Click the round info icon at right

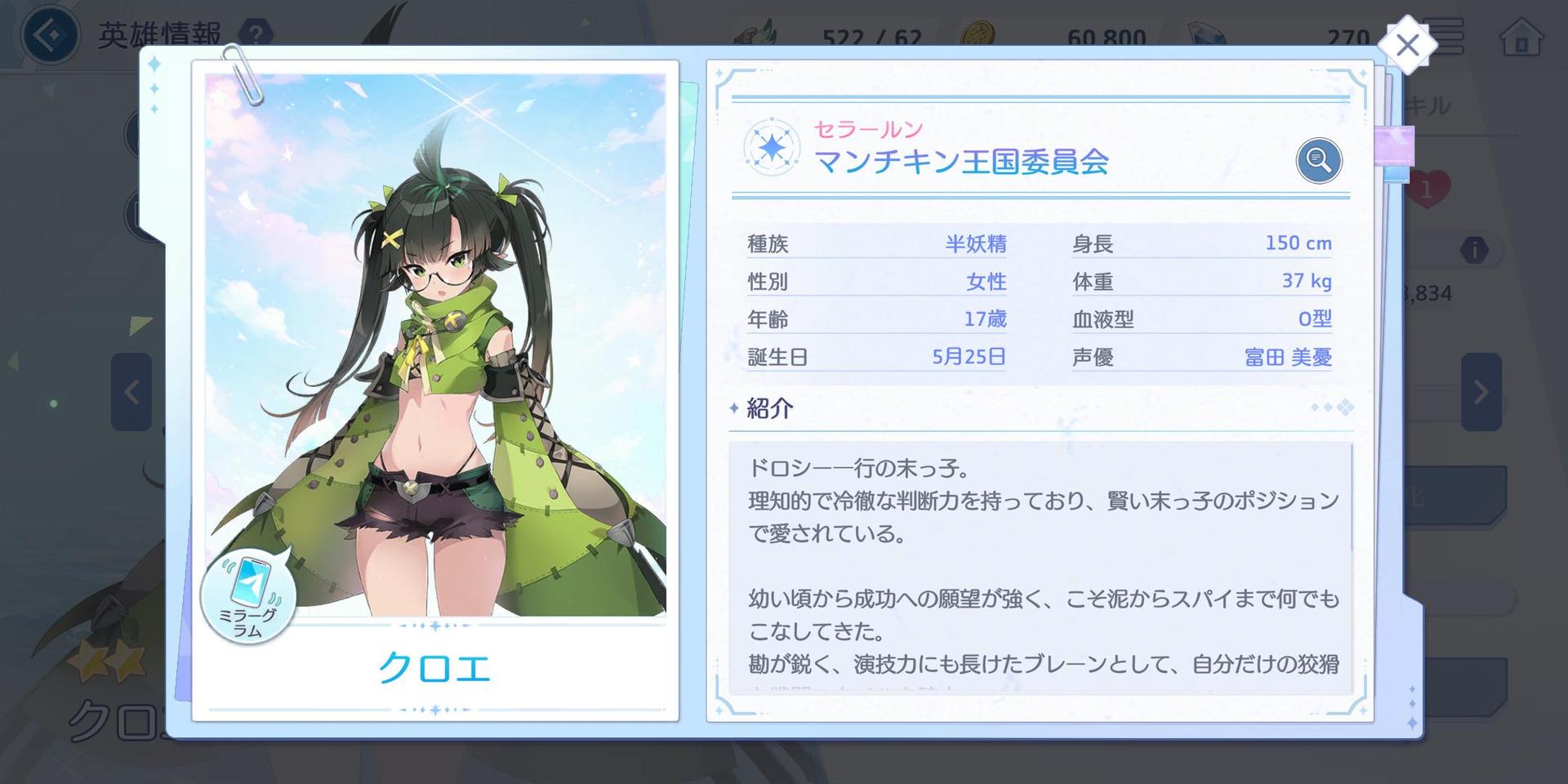(1474, 250)
